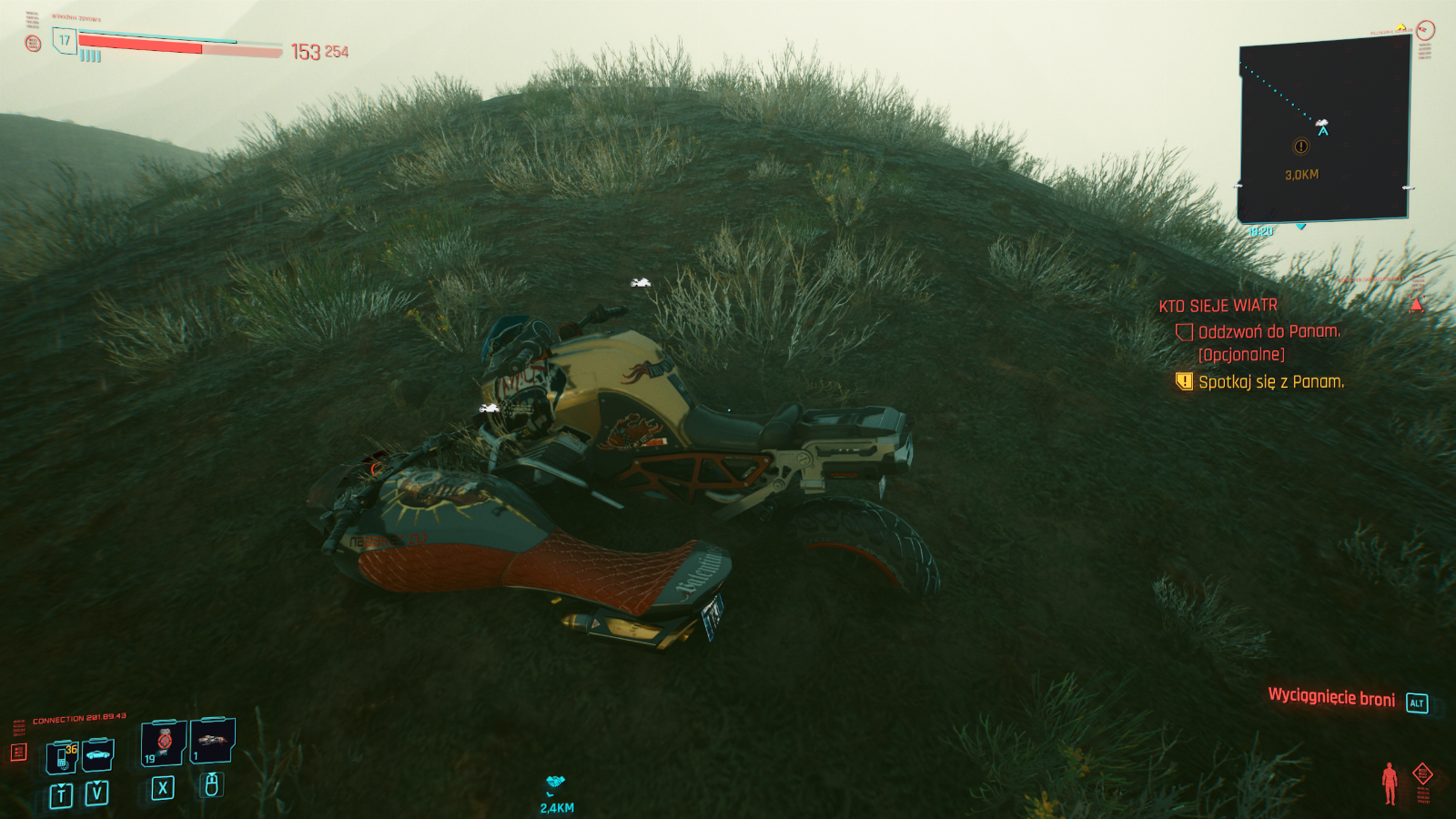Select the 'Oddzwoń do Panam' optional objective
The height and width of the screenshot is (819, 1456).
tap(1269, 332)
